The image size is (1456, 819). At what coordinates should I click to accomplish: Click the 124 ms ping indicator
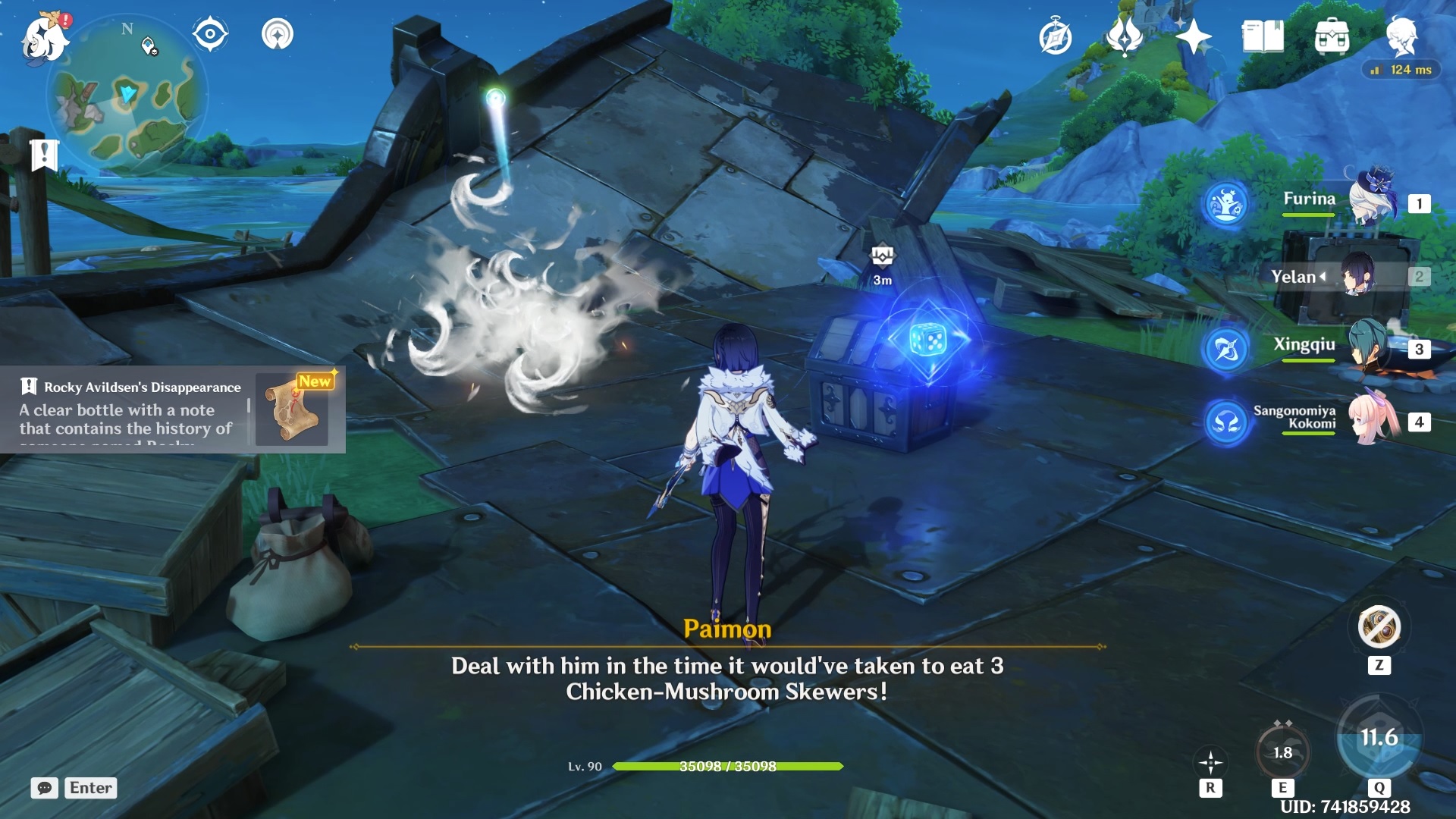[x=1402, y=68]
